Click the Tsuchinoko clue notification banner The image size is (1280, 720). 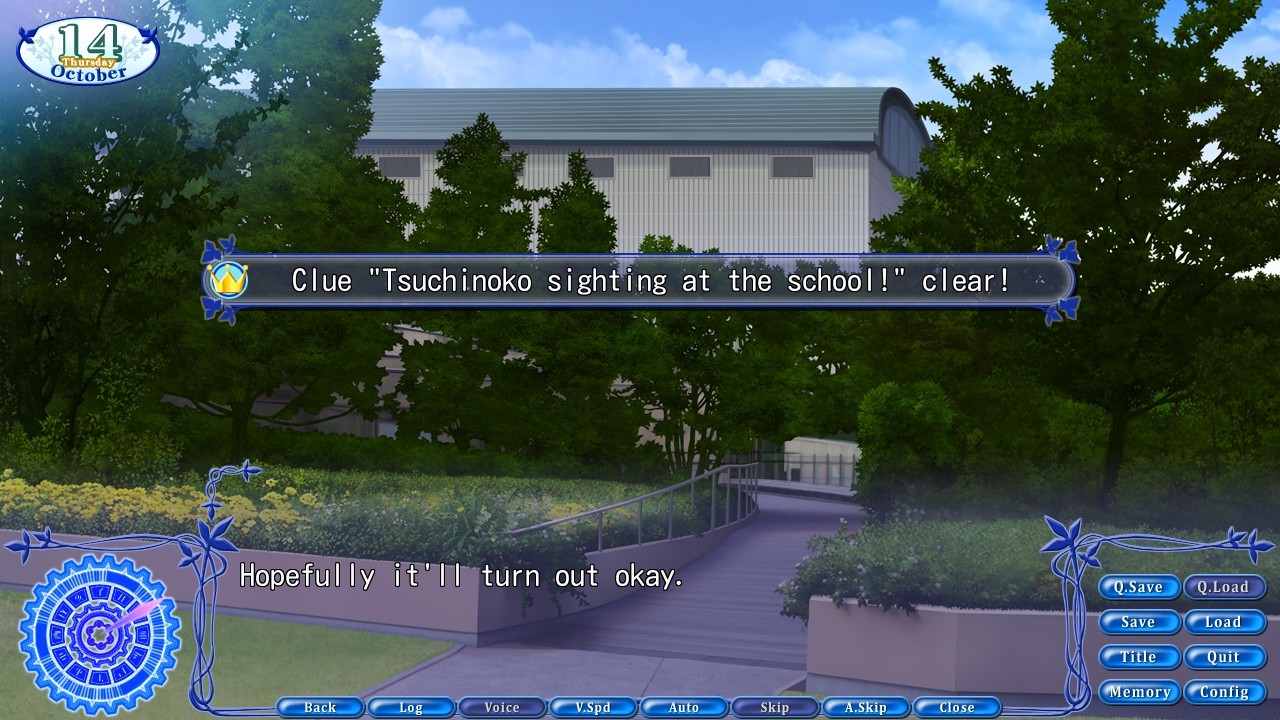[640, 281]
